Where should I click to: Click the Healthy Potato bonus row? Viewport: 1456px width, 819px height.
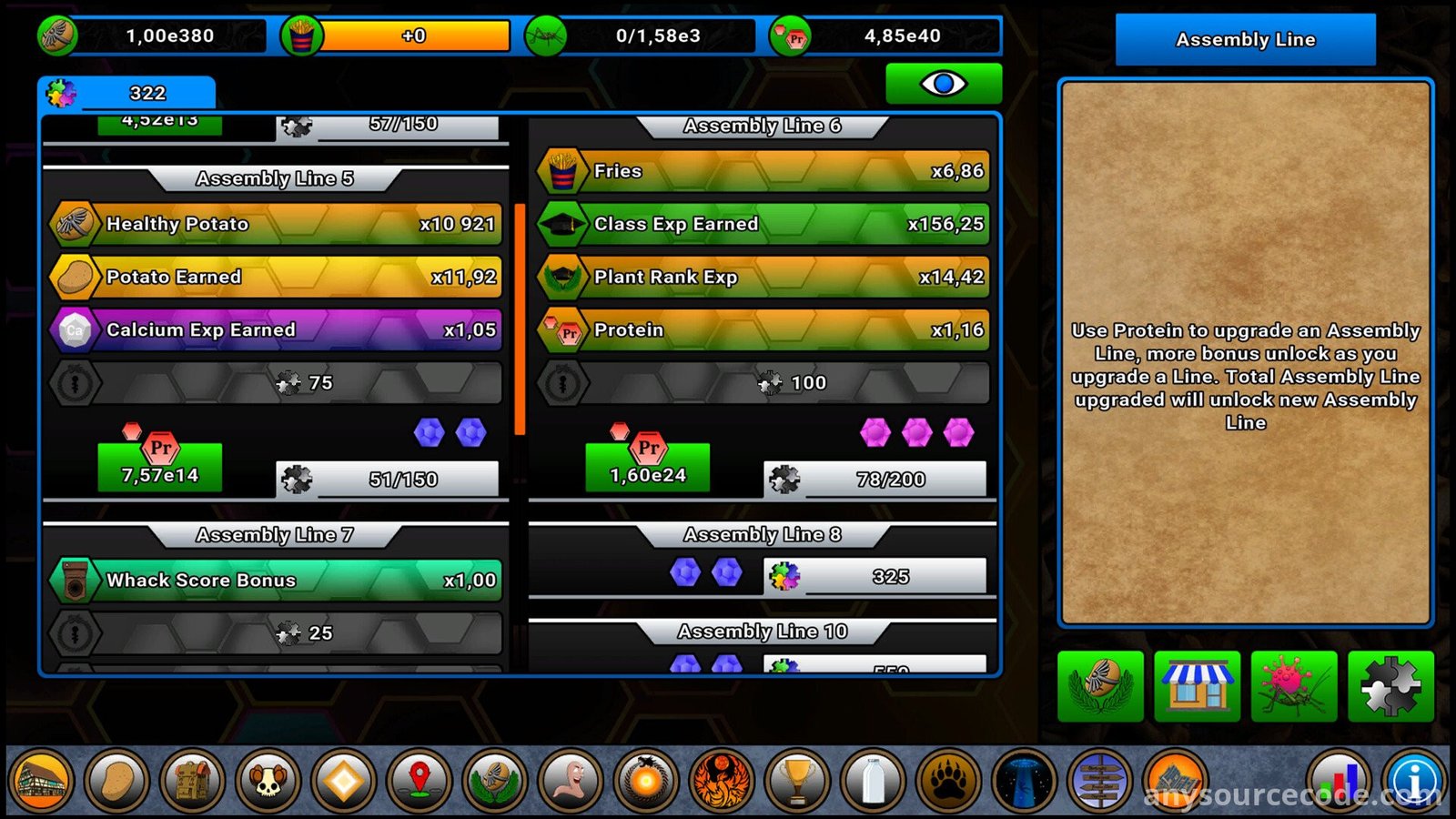pyautogui.click(x=276, y=224)
